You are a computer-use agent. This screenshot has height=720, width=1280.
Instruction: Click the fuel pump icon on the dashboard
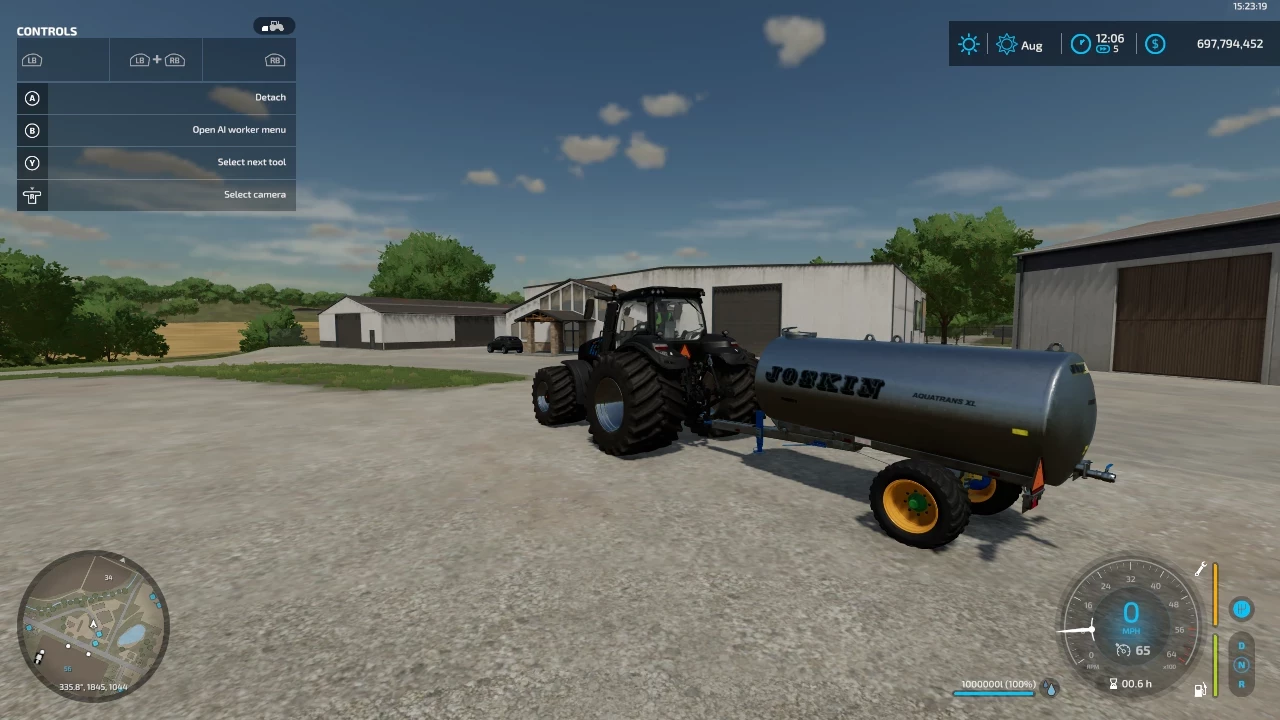1200,689
